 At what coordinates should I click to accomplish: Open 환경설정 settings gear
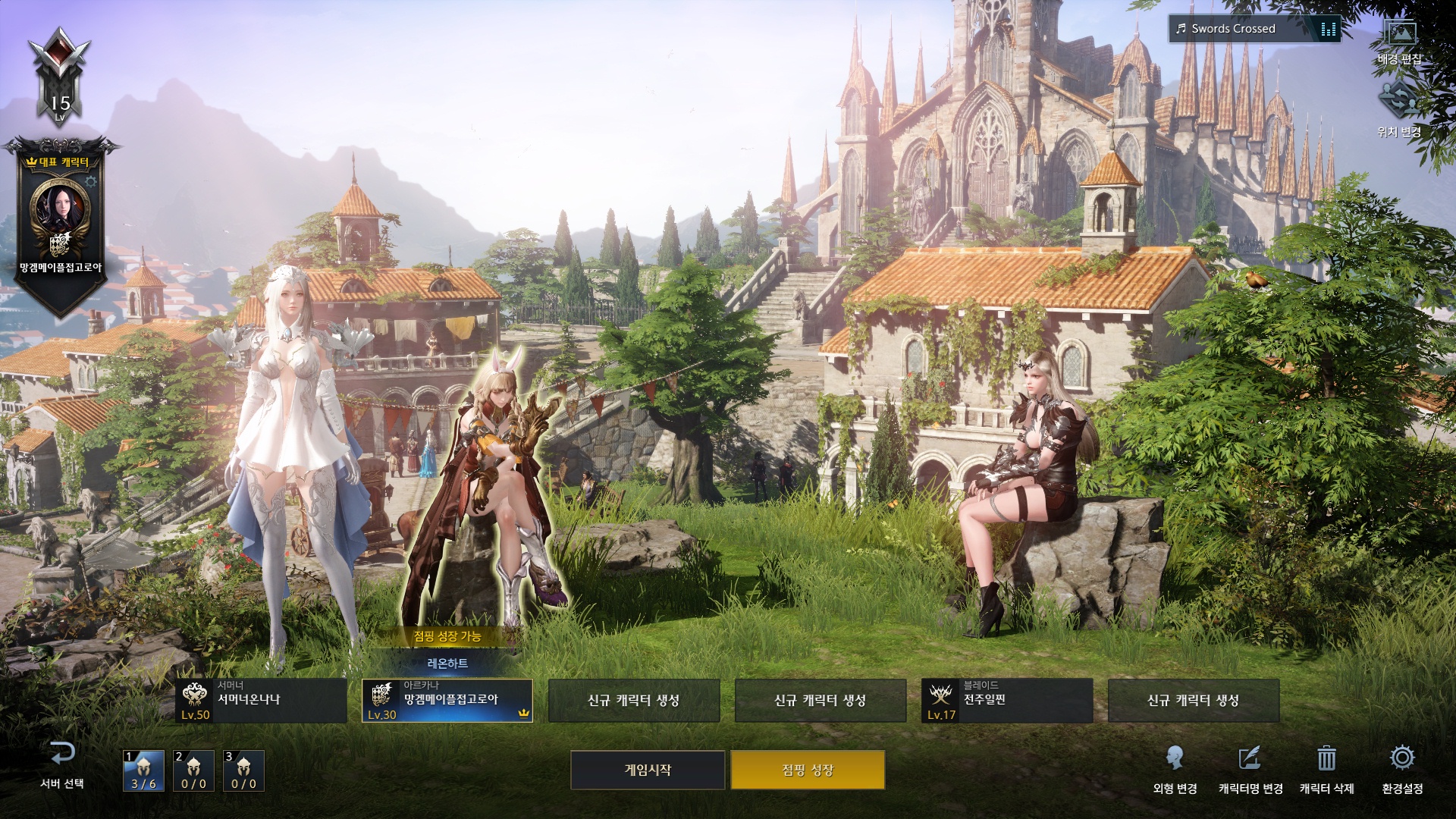click(1402, 767)
